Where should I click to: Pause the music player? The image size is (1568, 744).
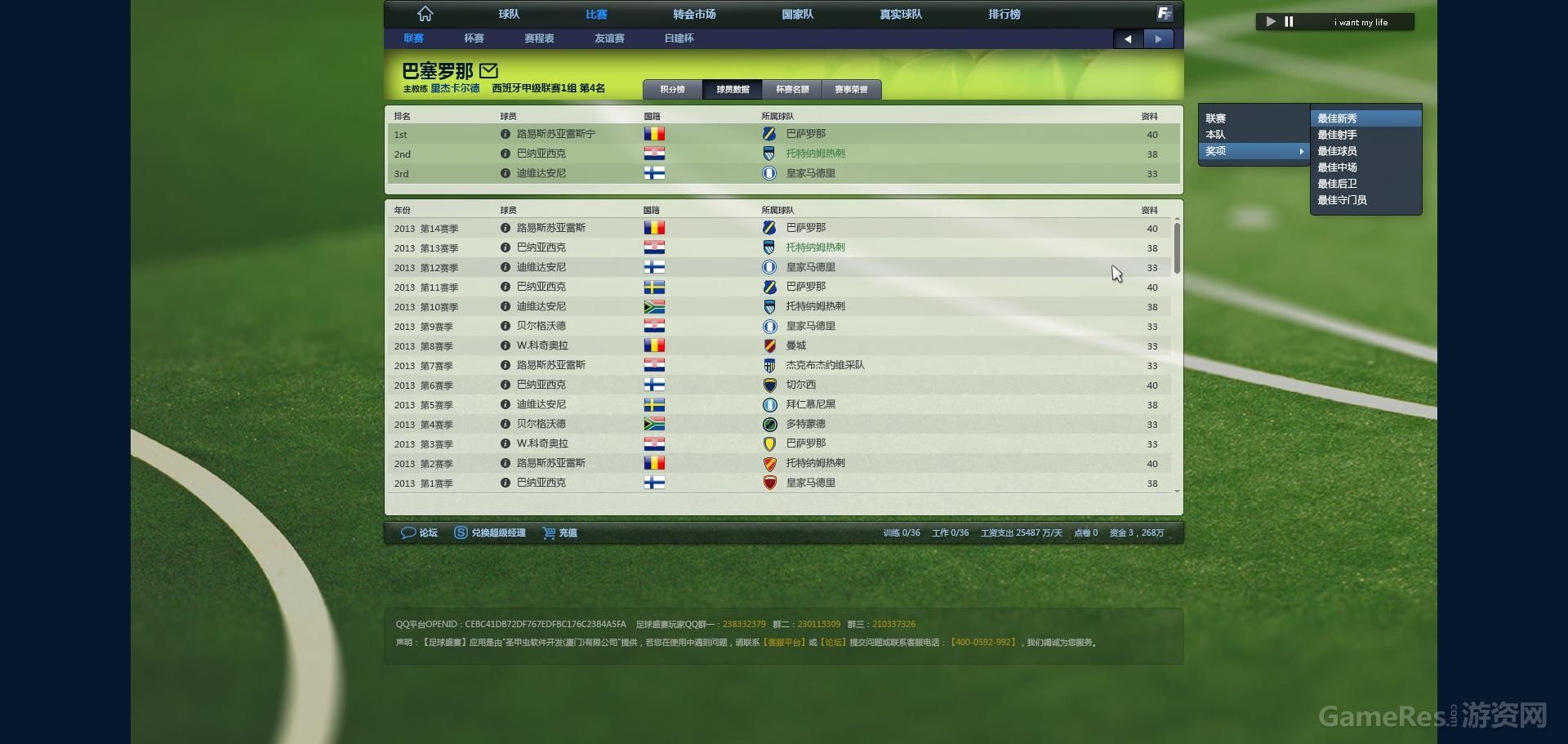tap(1289, 22)
